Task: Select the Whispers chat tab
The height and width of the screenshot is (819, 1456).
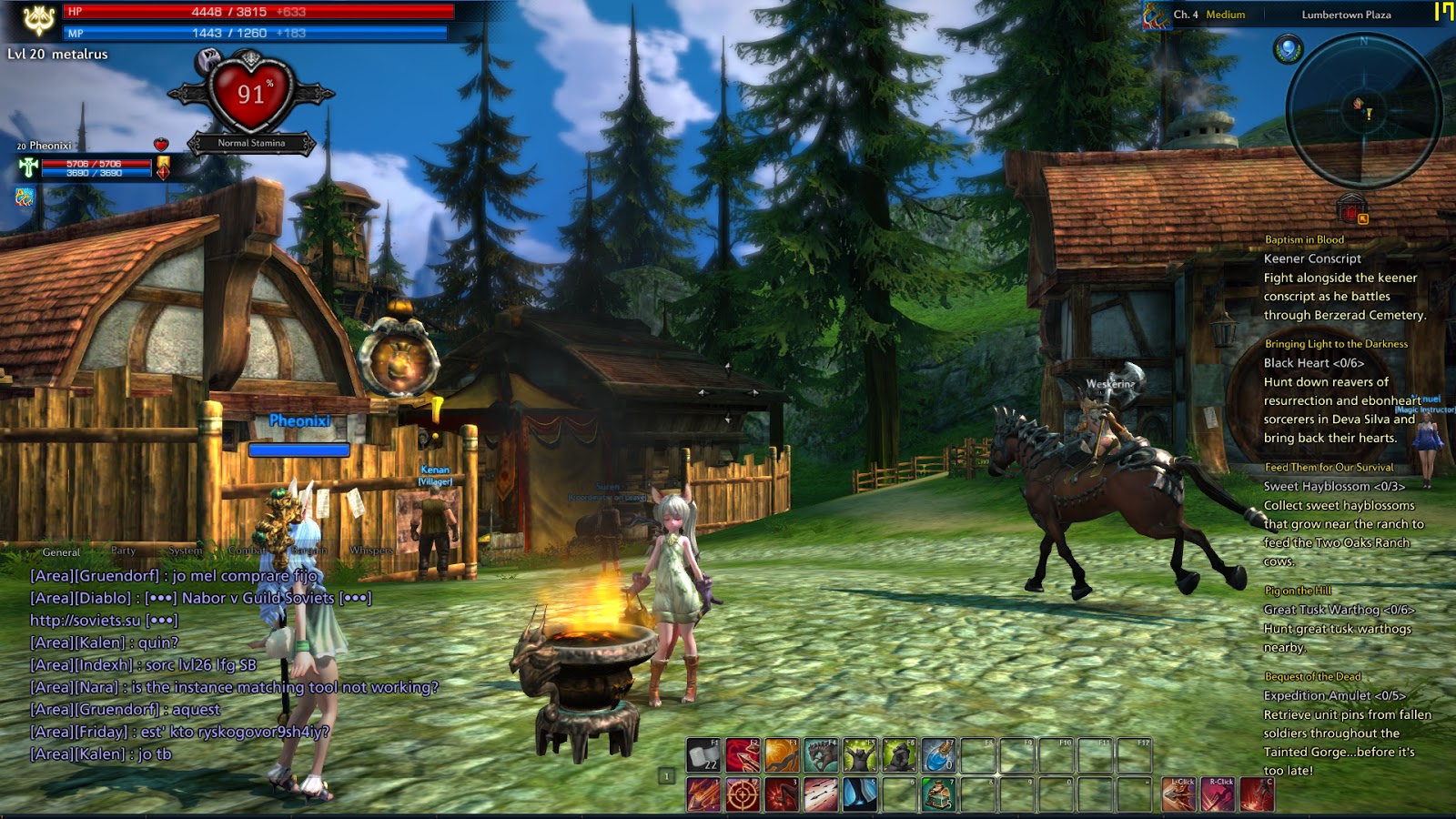Action: click(371, 551)
